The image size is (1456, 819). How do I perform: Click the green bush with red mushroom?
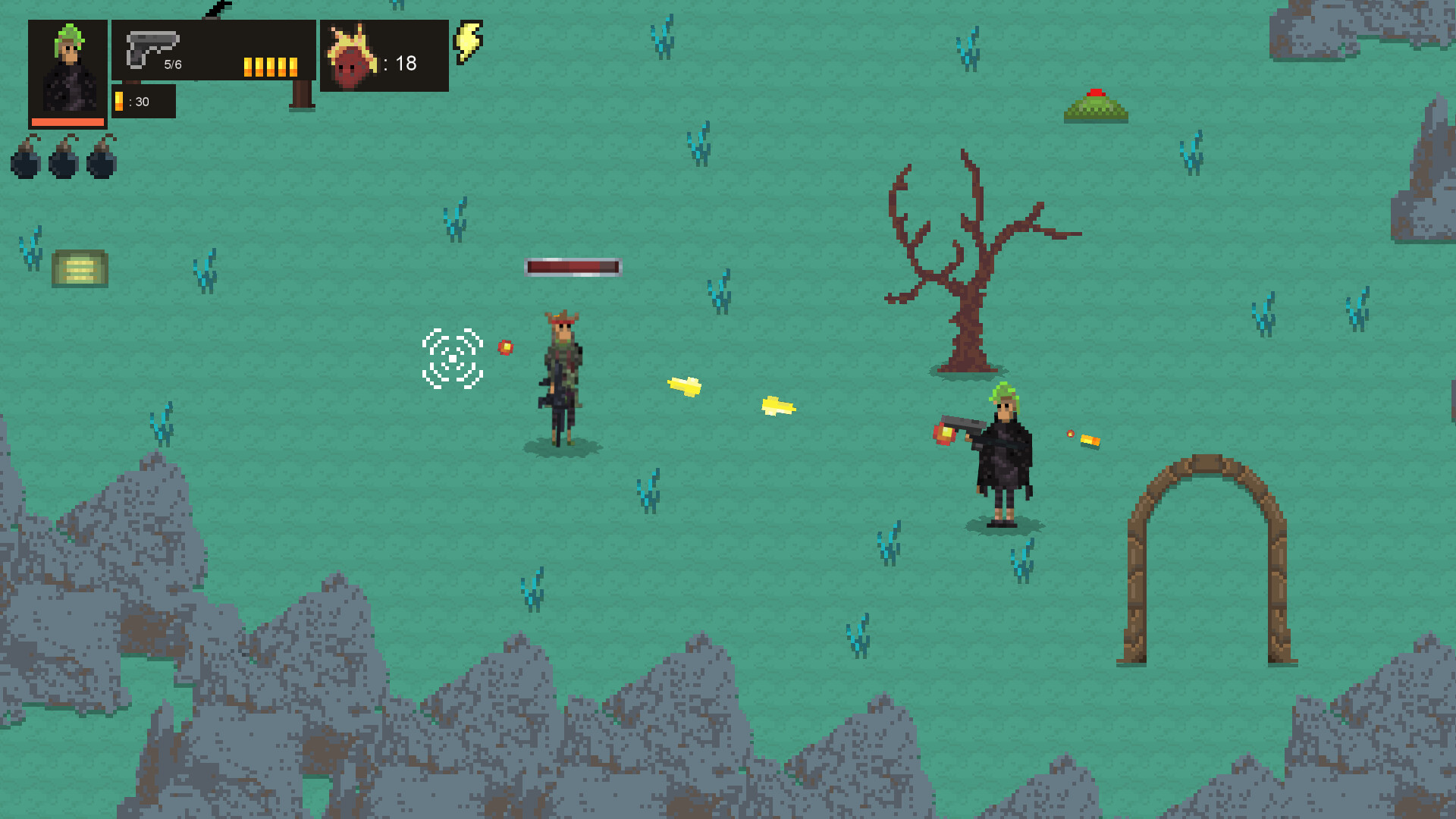click(x=1095, y=106)
